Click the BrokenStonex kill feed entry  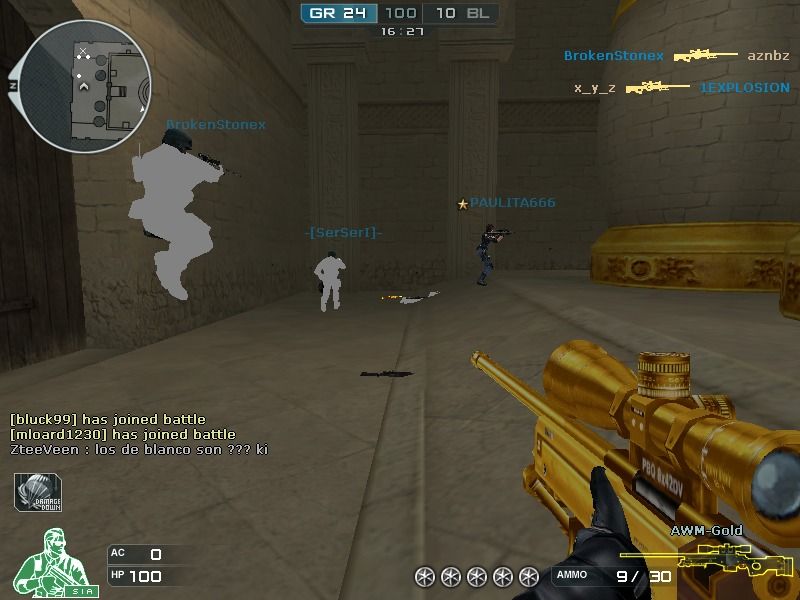pos(676,56)
